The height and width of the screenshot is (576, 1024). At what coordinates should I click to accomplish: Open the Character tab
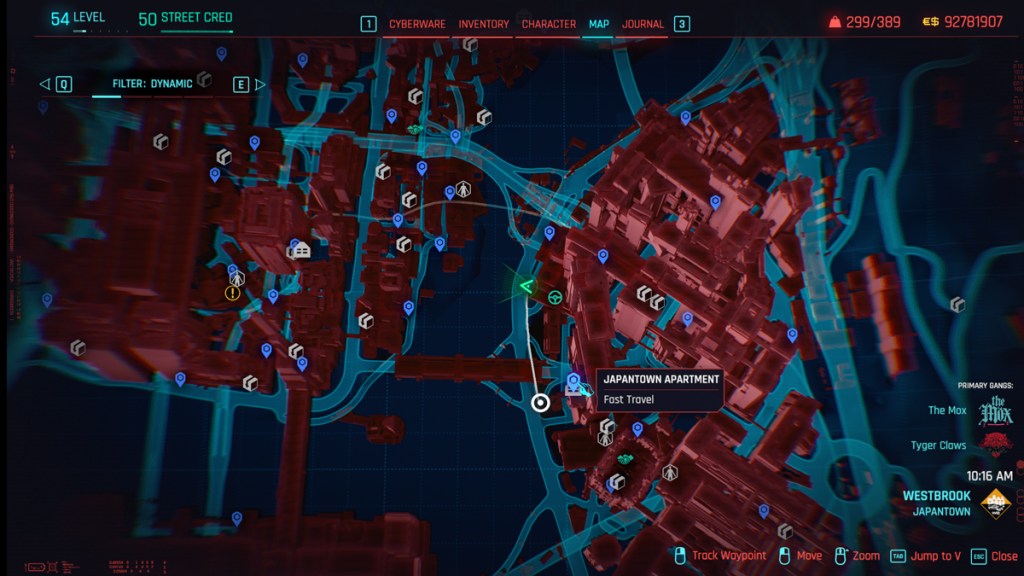pyautogui.click(x=548, y=24)
